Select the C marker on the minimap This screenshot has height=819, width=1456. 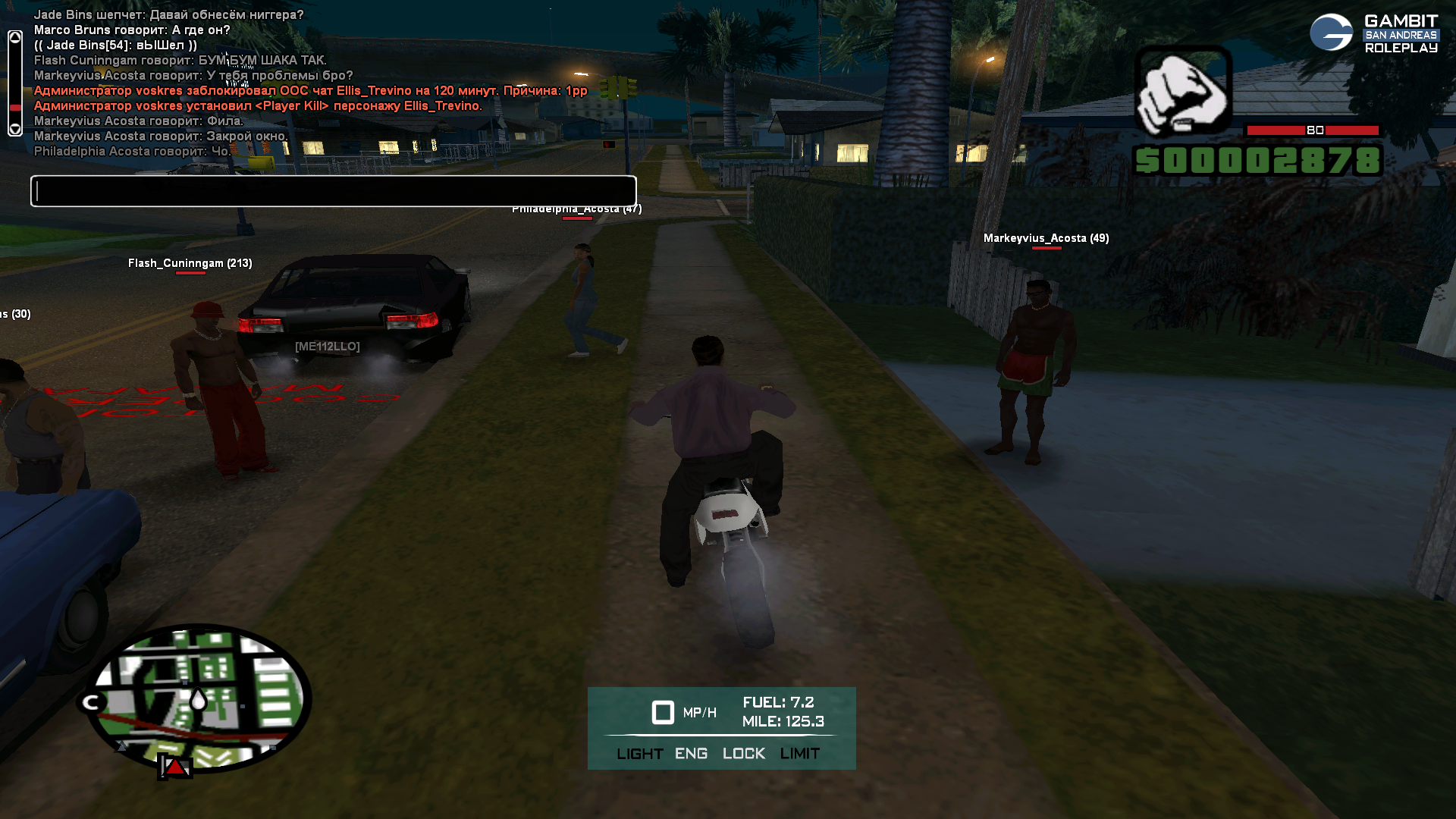(x=93, y=702)
